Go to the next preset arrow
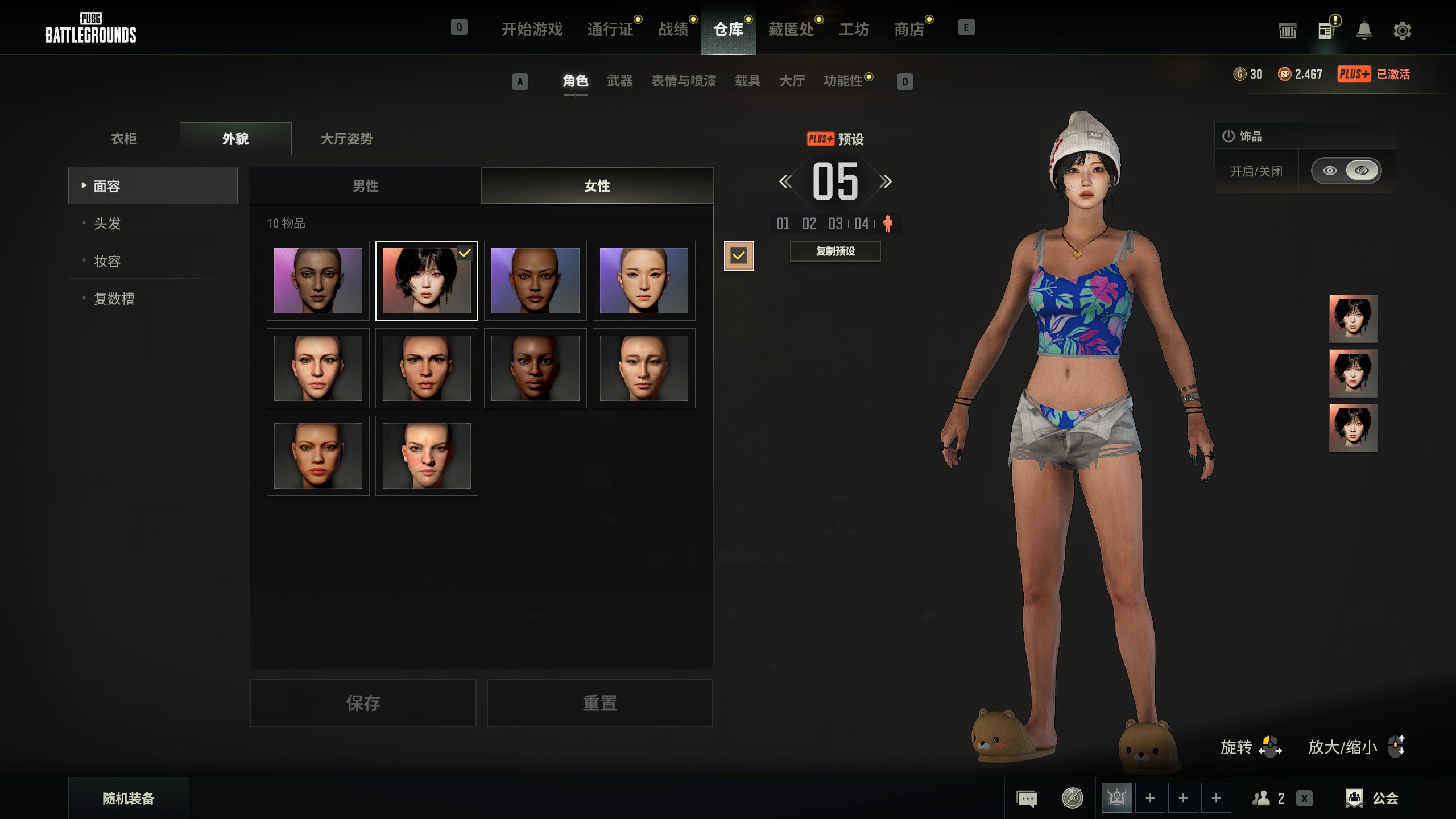 (886, 182)
